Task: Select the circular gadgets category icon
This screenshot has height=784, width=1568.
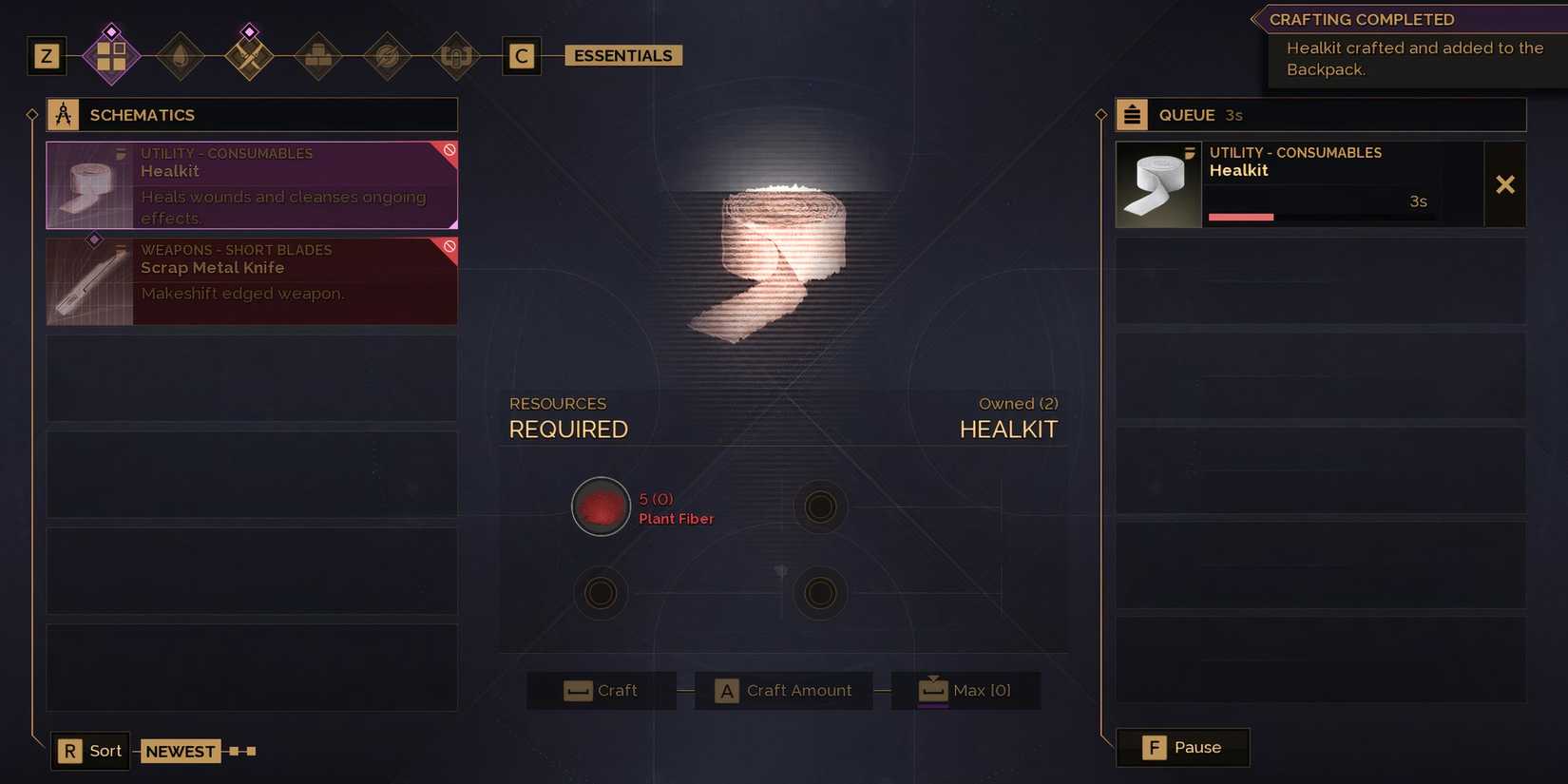Action: 387,55
